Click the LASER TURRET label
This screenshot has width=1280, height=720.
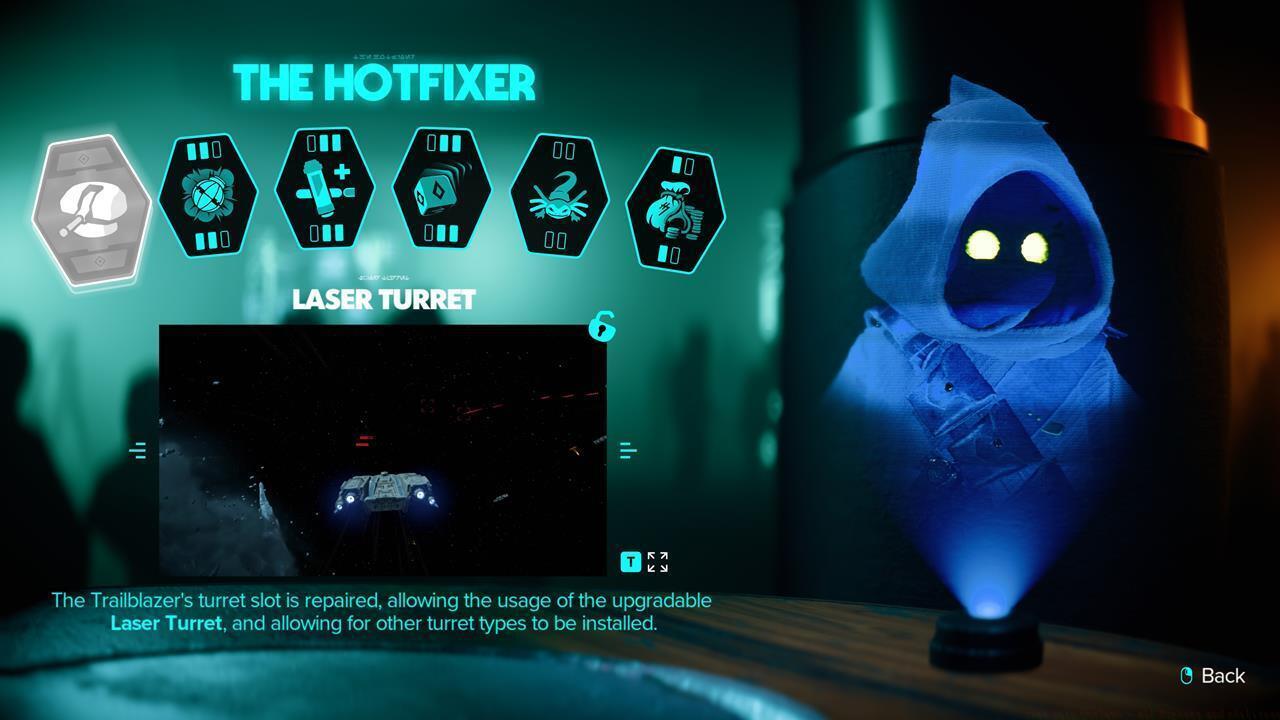[383, 299]
